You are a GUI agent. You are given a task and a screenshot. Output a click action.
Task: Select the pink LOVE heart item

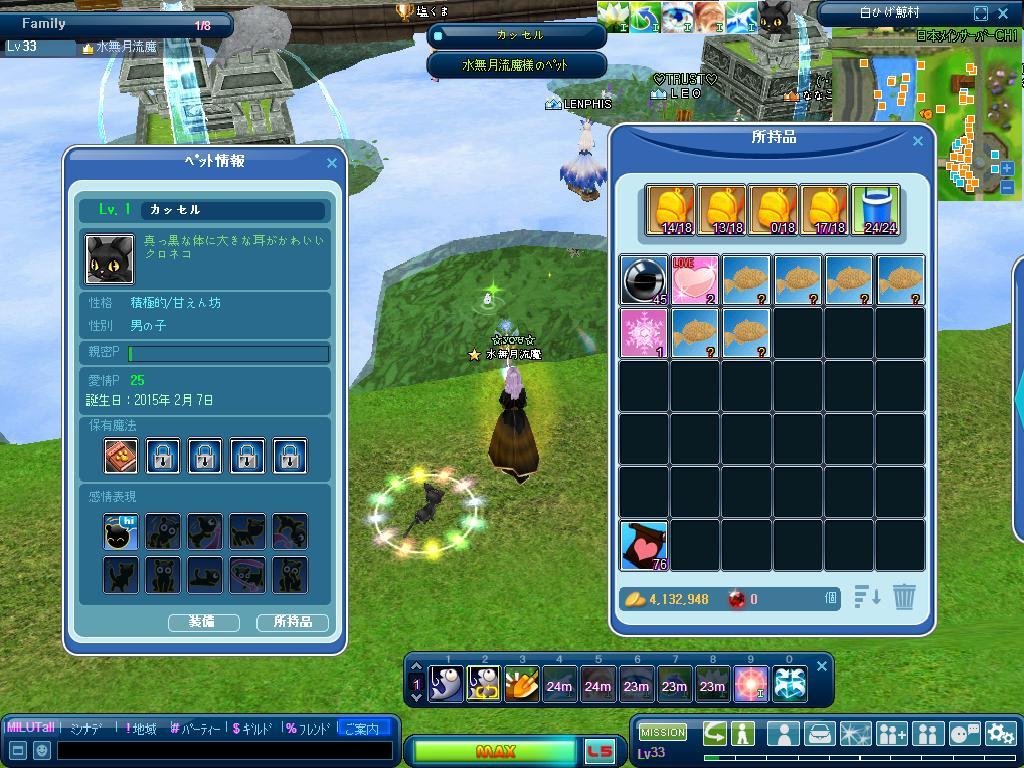[x=695, y=280]
